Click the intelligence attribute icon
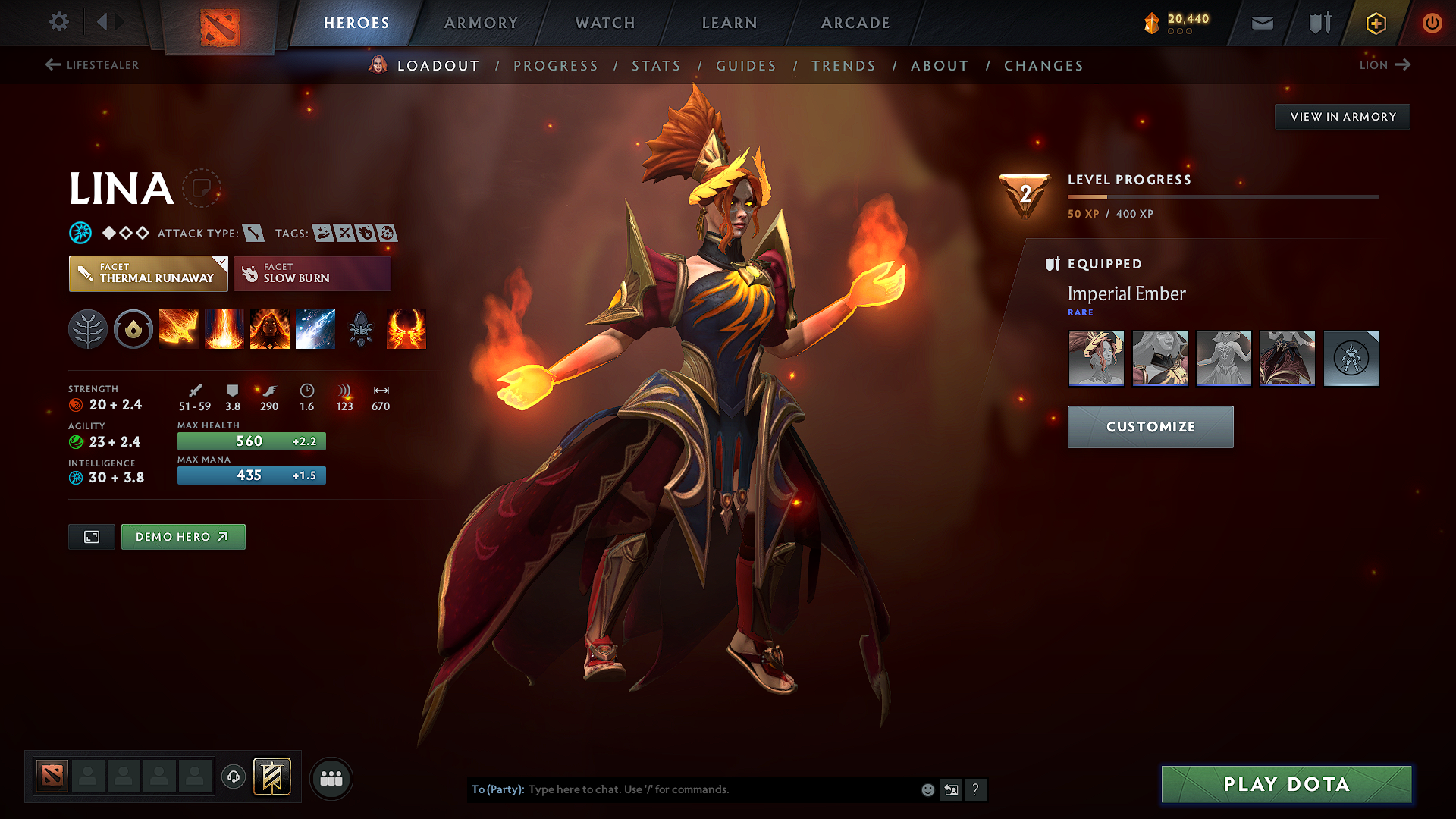The height and width of the screenshot is (819, 1456). point(76,478)
